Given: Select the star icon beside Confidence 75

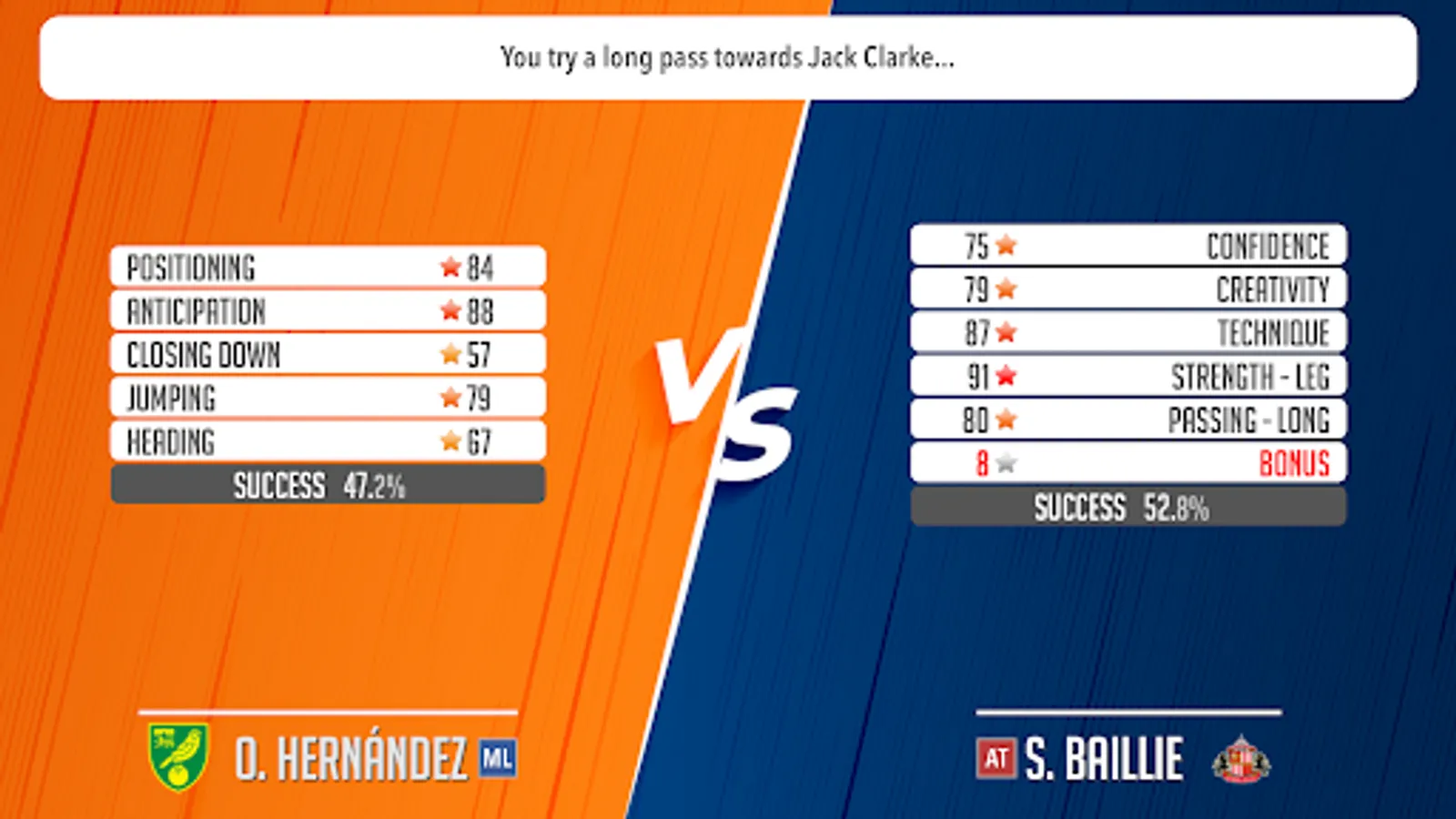Looking at the screenshot, I should pos(1006,245).
